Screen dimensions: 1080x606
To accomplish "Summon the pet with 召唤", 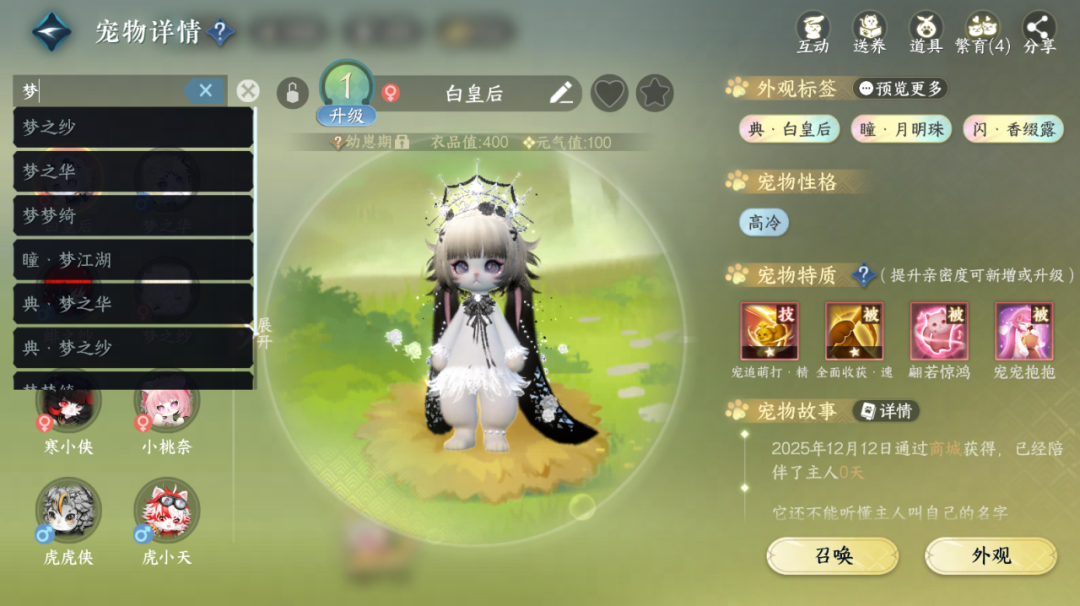I will [x=832, y=556].
